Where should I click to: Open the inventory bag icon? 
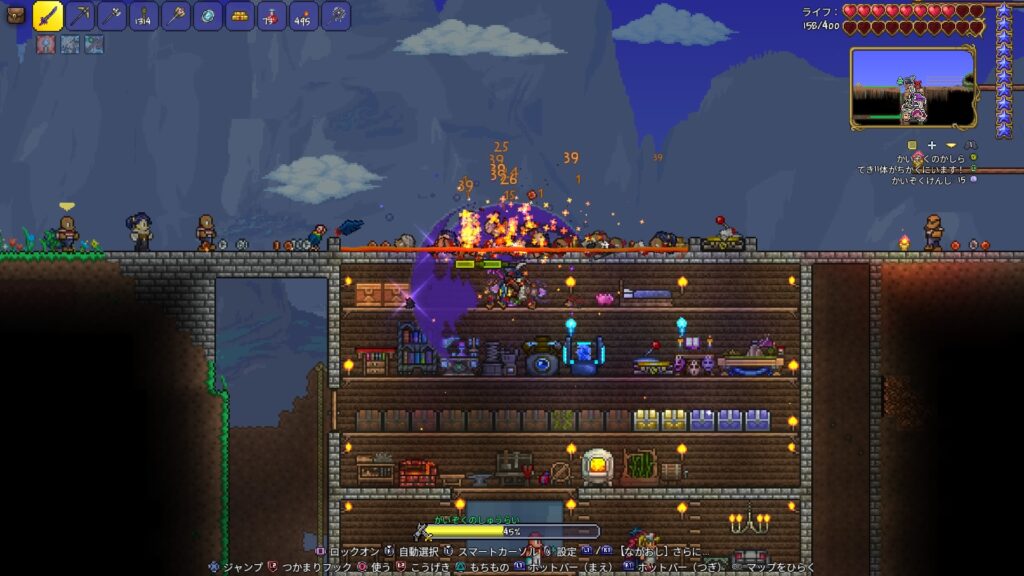pos(15,15)
